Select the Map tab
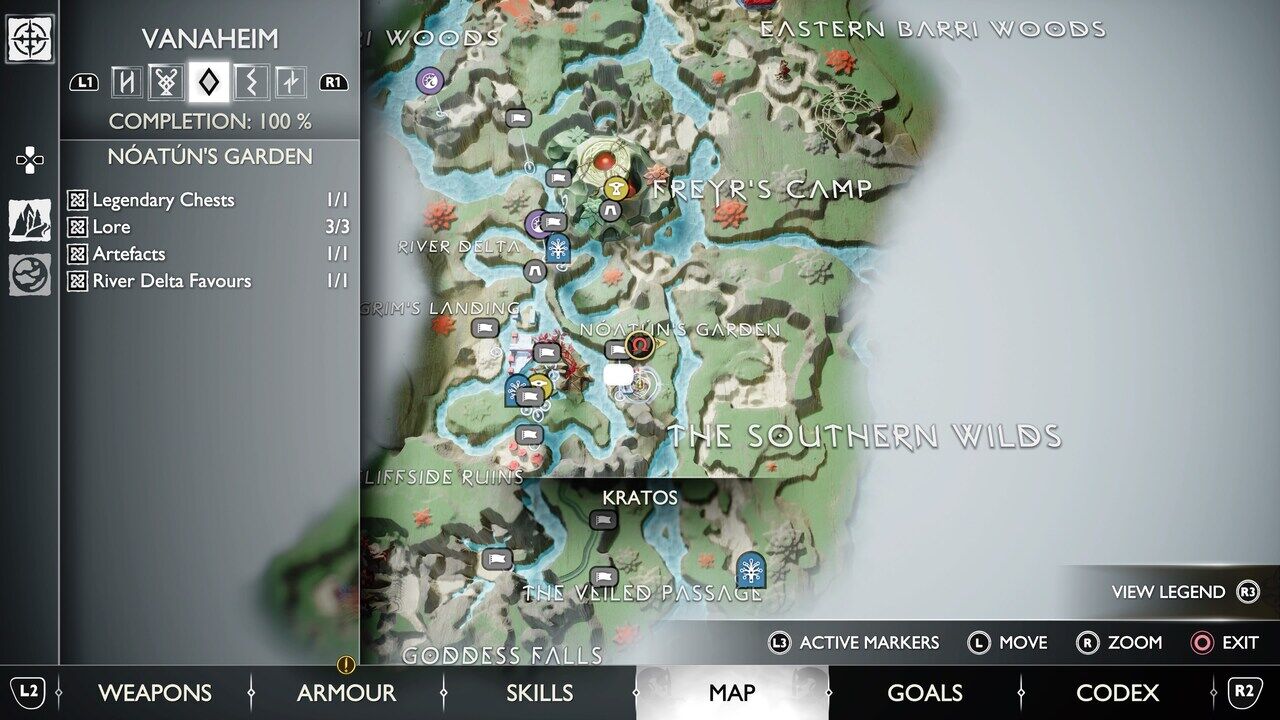The image size is (1280, 720). [x=732, y=692]
